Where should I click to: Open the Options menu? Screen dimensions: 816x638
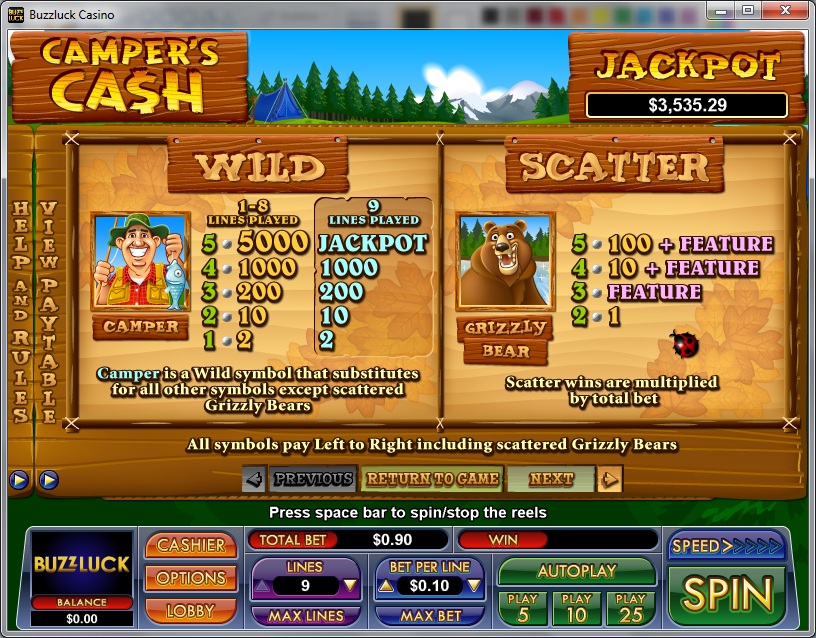point(191,578)
